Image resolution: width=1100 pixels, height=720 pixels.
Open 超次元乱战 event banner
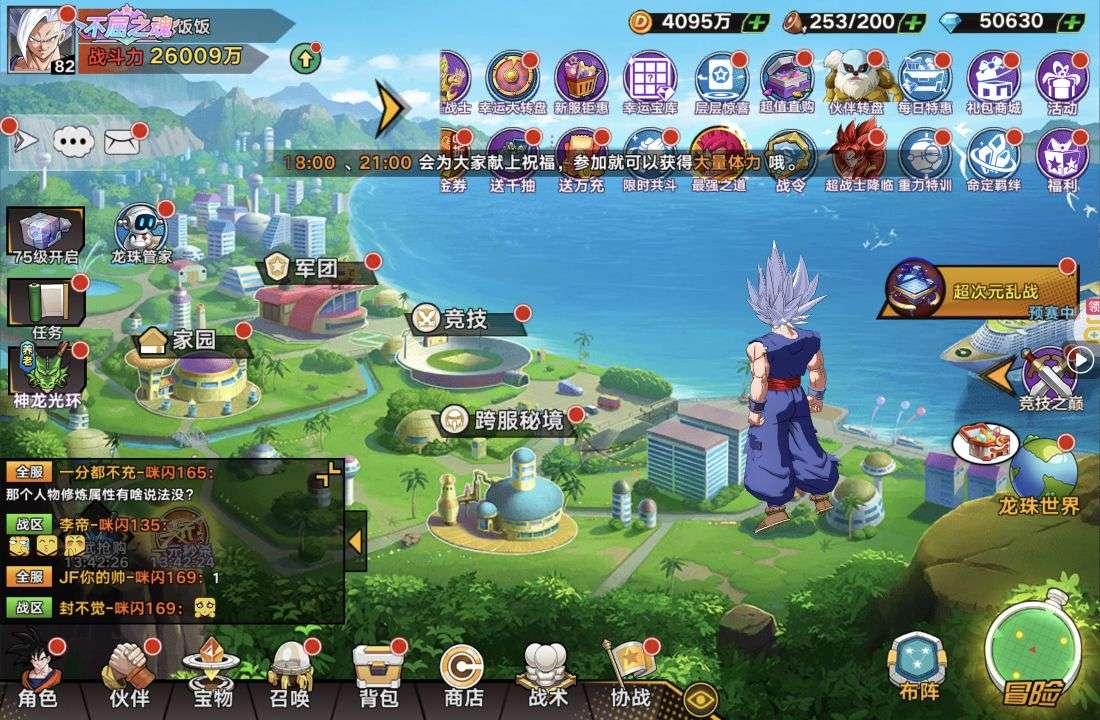[x=975, y=291]
